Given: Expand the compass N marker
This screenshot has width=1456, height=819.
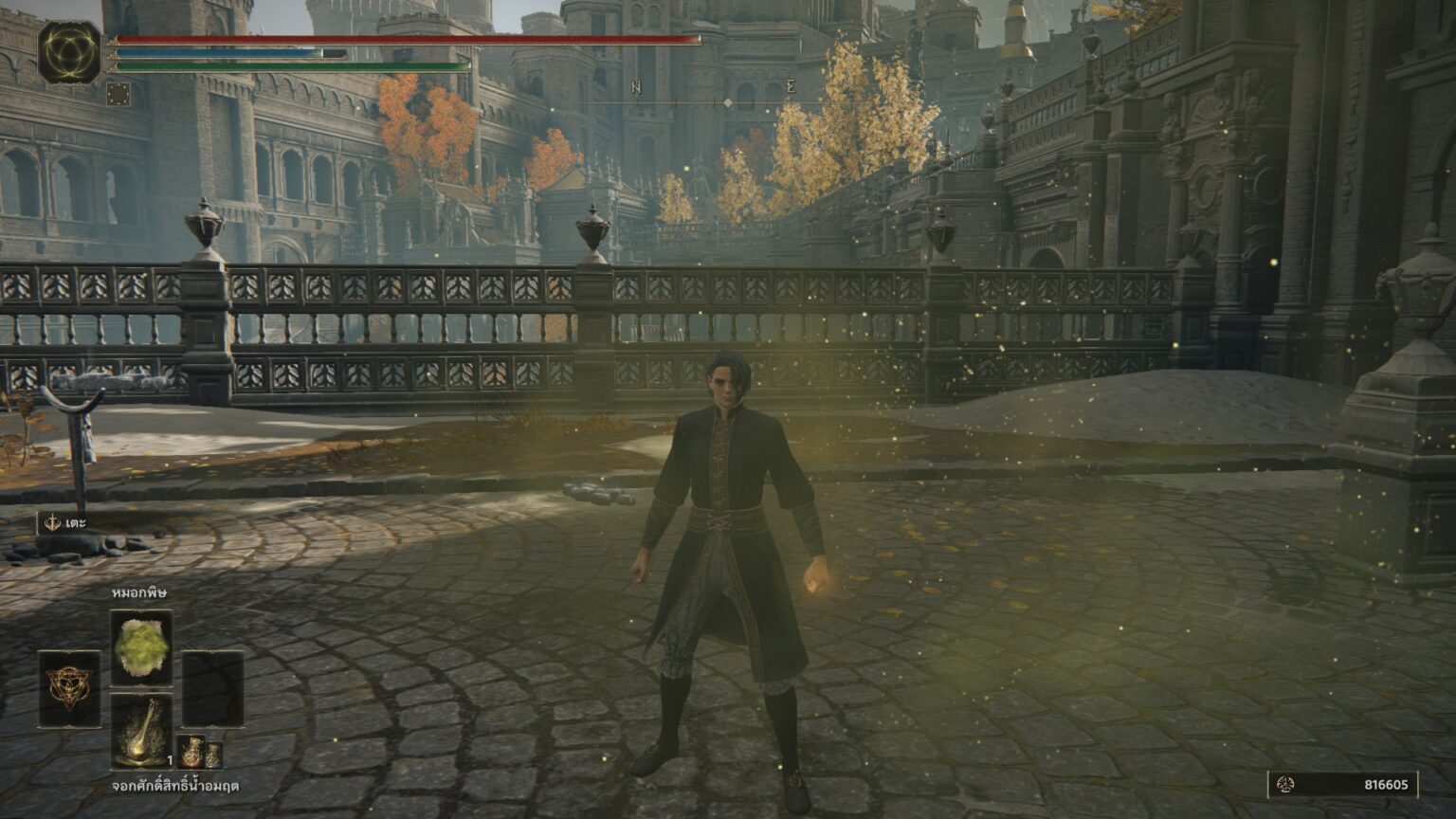Looking at the screenshot, I should click(x=634, y=85).
